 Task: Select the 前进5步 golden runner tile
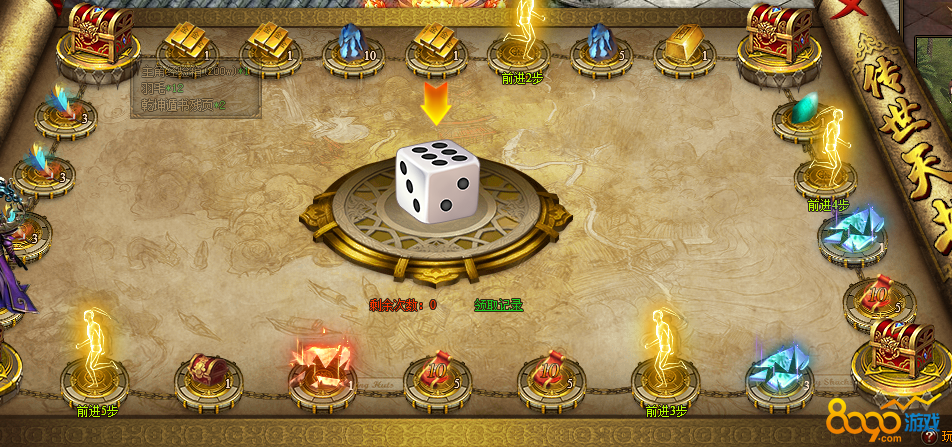click(x=95, y=367)
